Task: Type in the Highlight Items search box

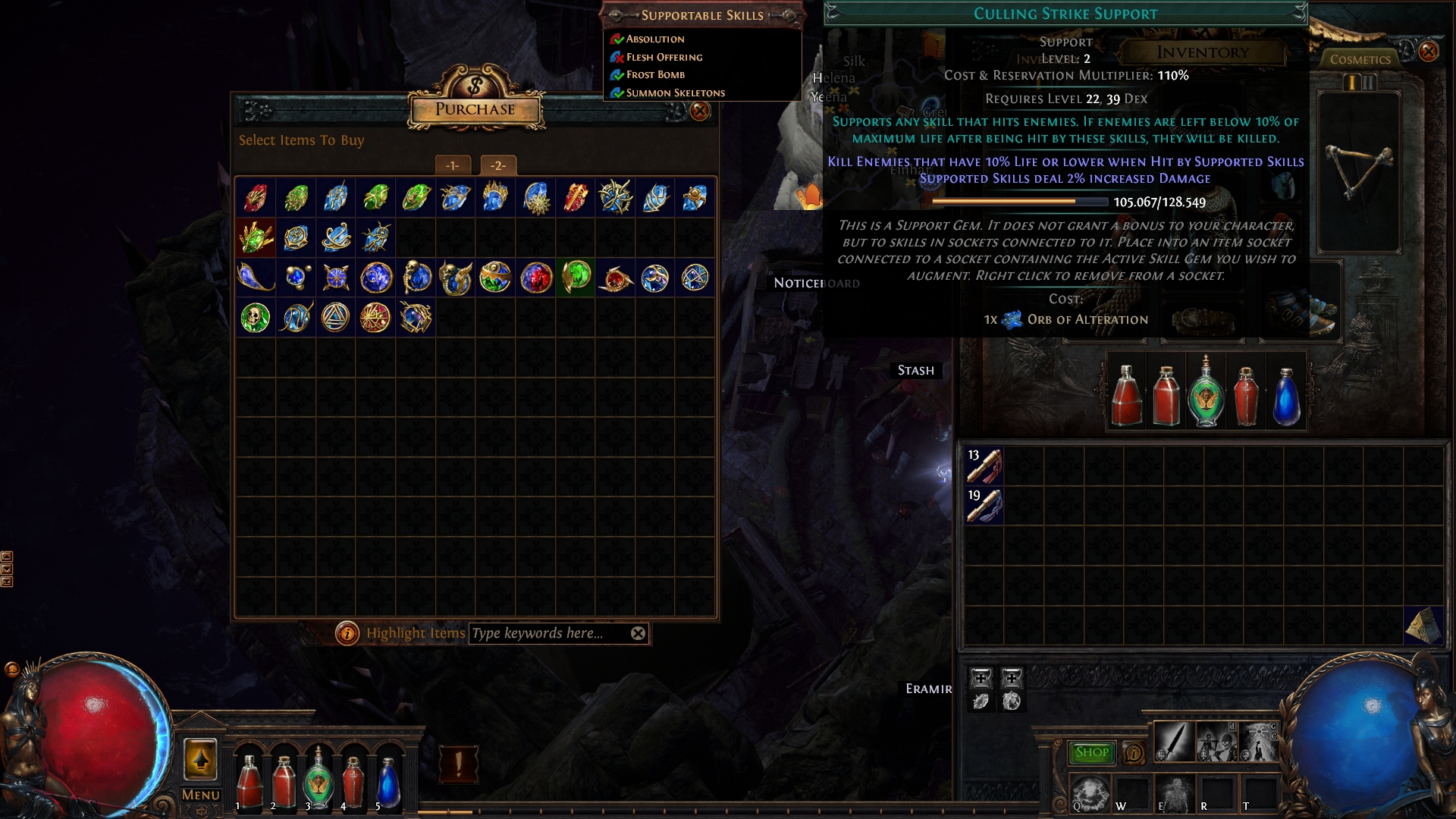Action: 548,633
